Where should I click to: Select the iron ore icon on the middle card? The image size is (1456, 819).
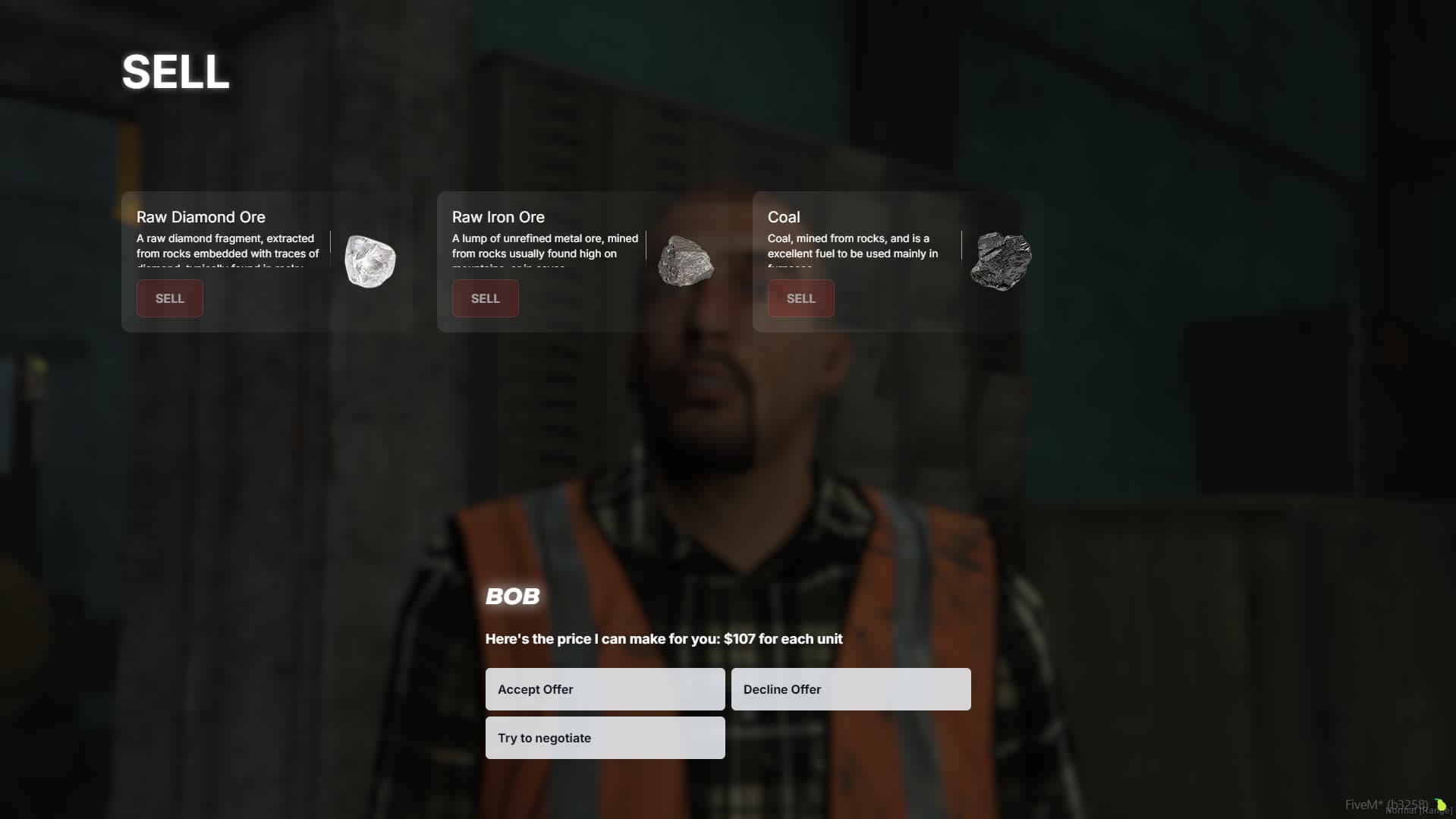[685, 261]
